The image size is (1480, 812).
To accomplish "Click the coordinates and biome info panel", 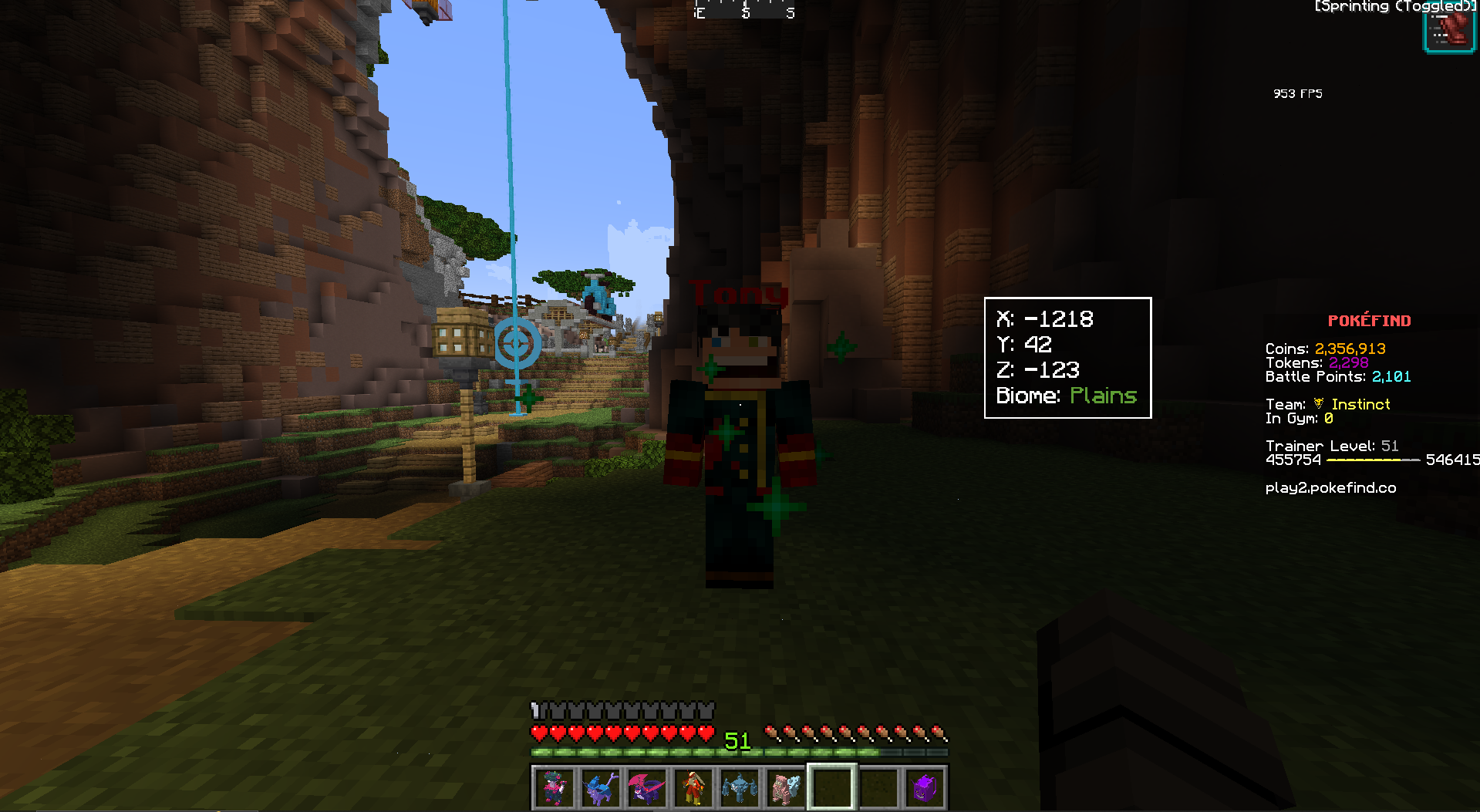I will tap(1067, 358).
